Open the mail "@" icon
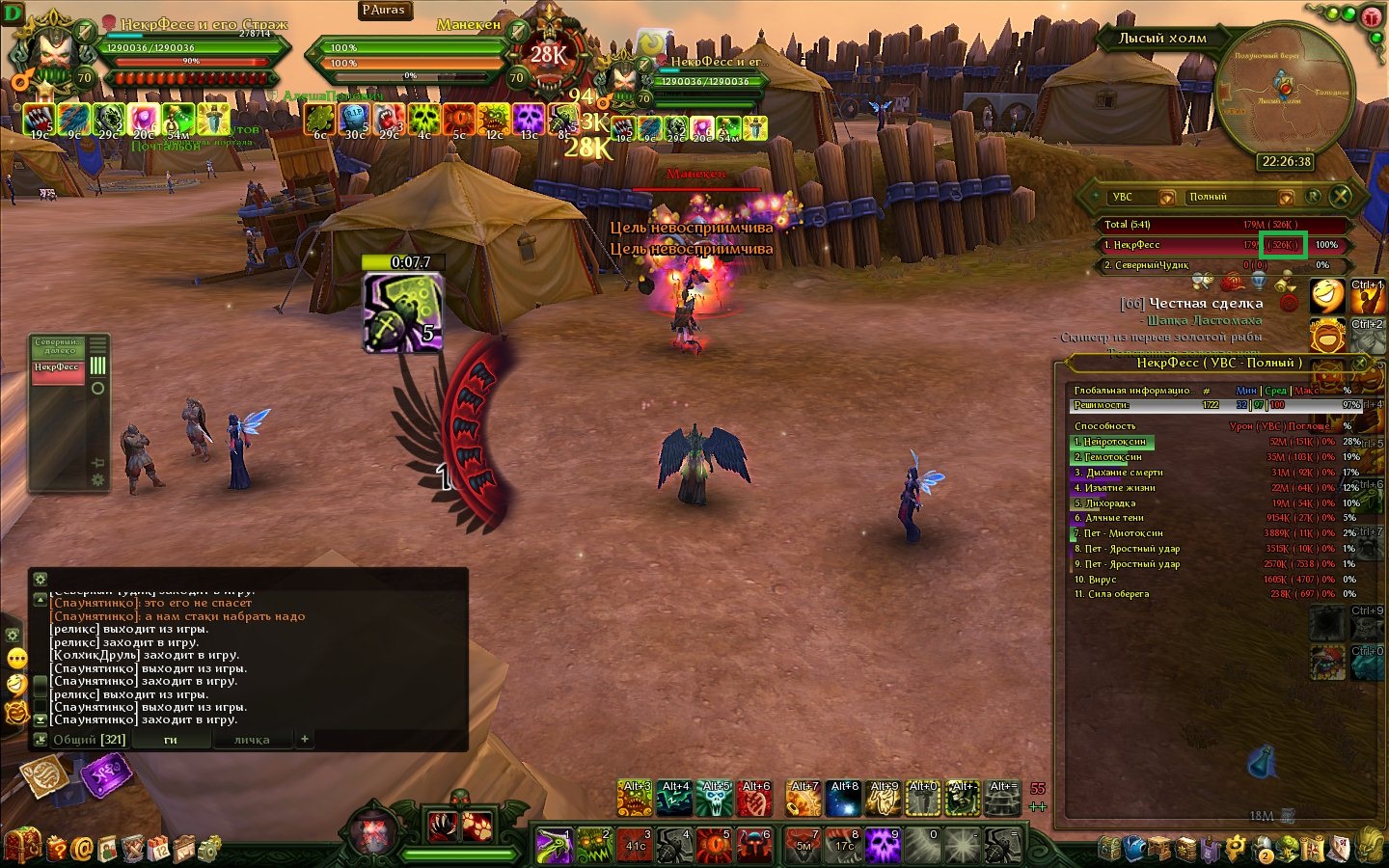Screen dimensions: 1389x868 [x=82, y=849]
